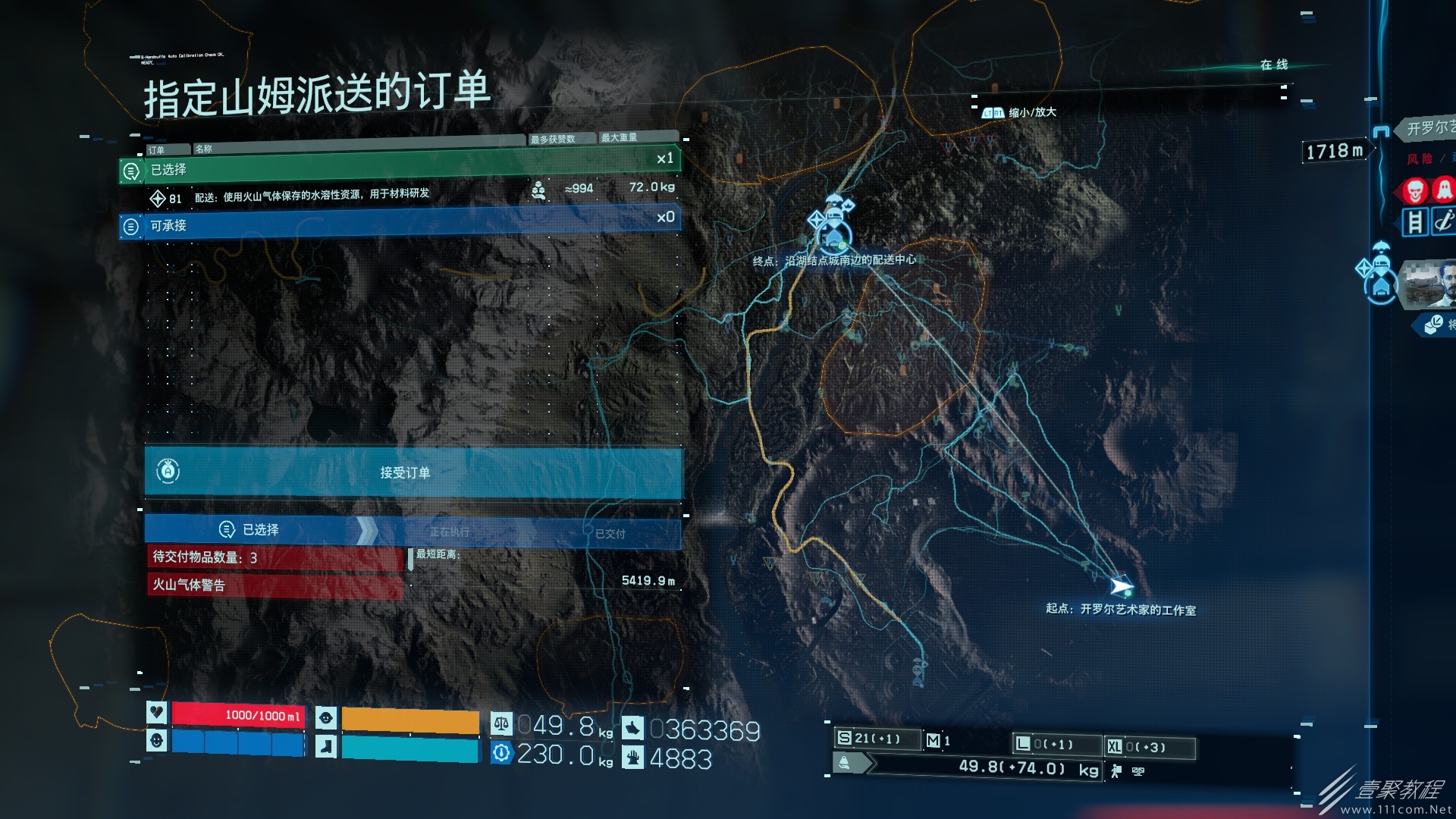
Task: Click the red skull risk icon
Action: (x=1415, y=190)
